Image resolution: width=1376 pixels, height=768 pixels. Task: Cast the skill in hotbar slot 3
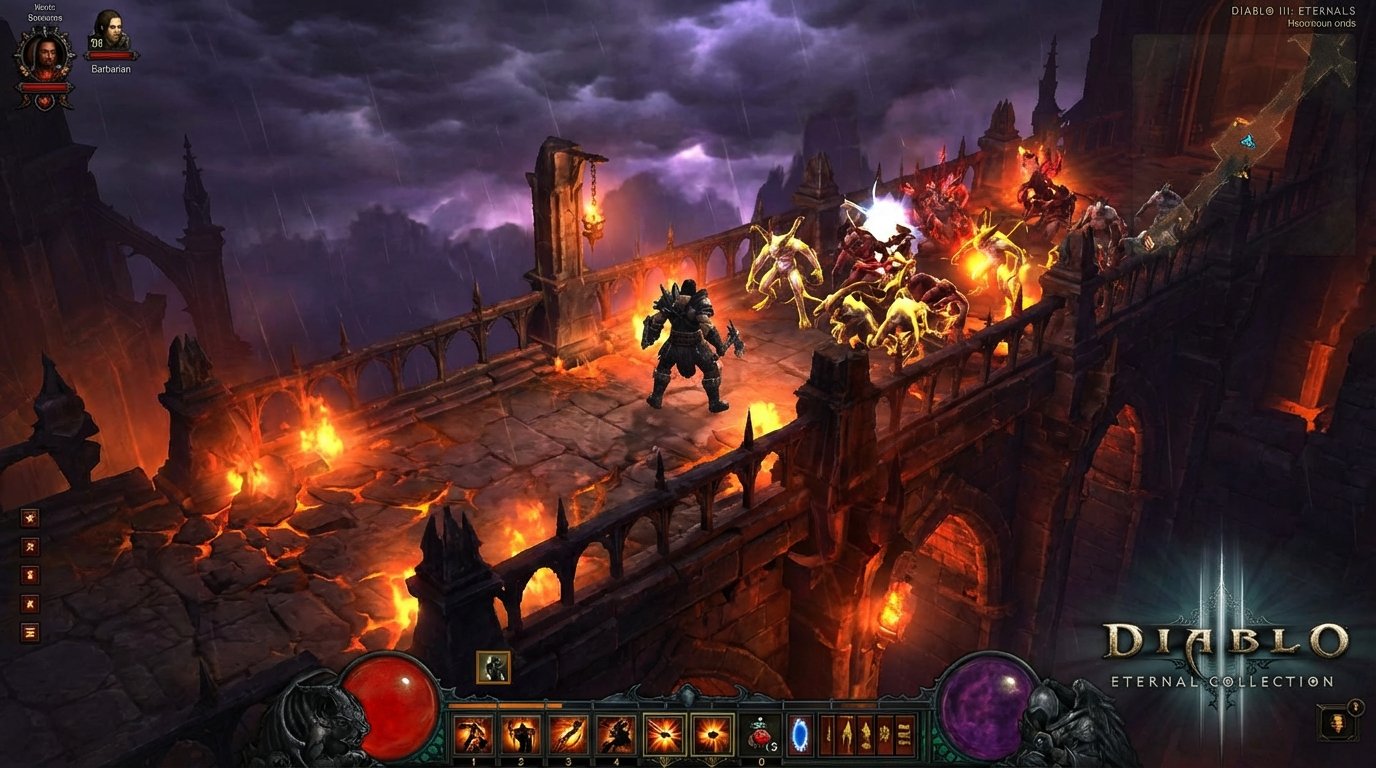coord(568,734)
